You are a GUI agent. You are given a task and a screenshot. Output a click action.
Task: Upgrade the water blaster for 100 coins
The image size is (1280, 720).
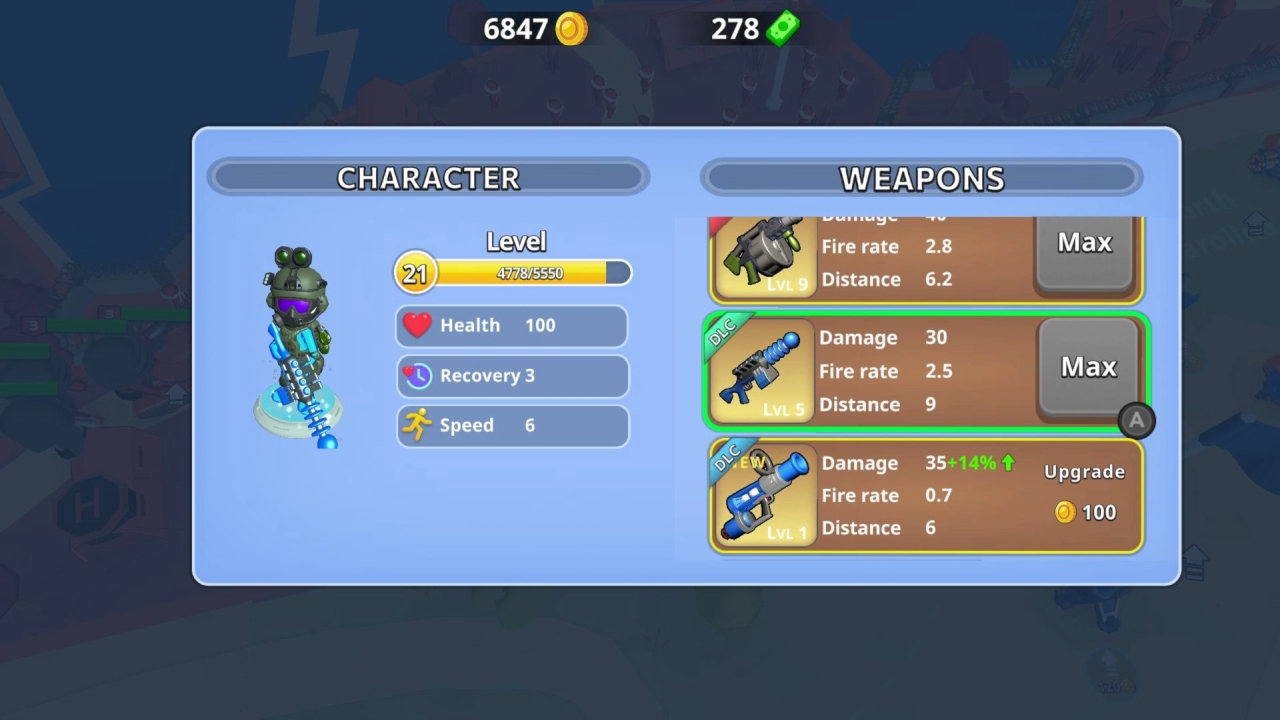(1084, 490)
